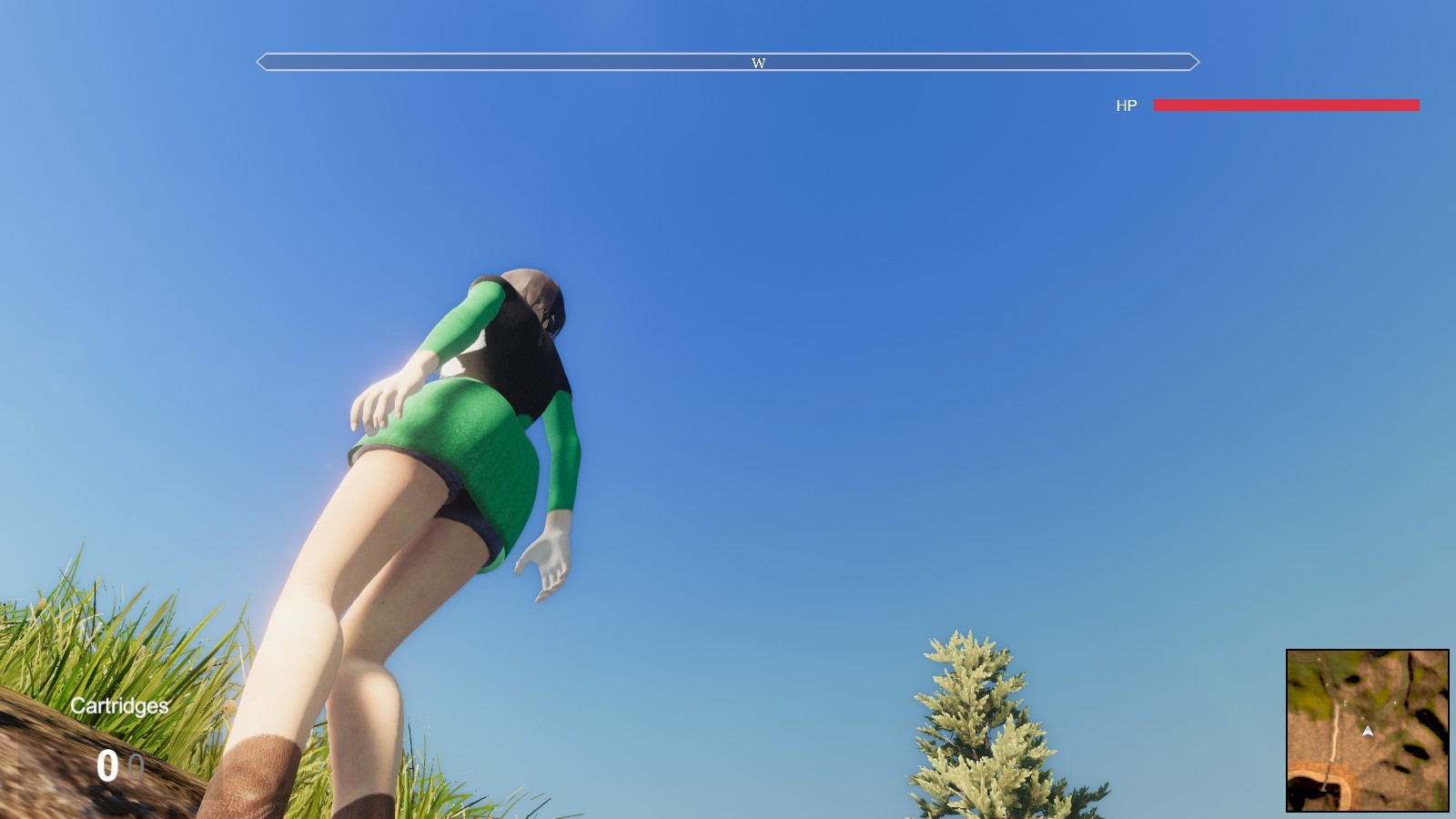This screenshot has height=819, width=1456.
Task: Click the left arrow tip of the top bar
Action: click(x=262, y=62)
